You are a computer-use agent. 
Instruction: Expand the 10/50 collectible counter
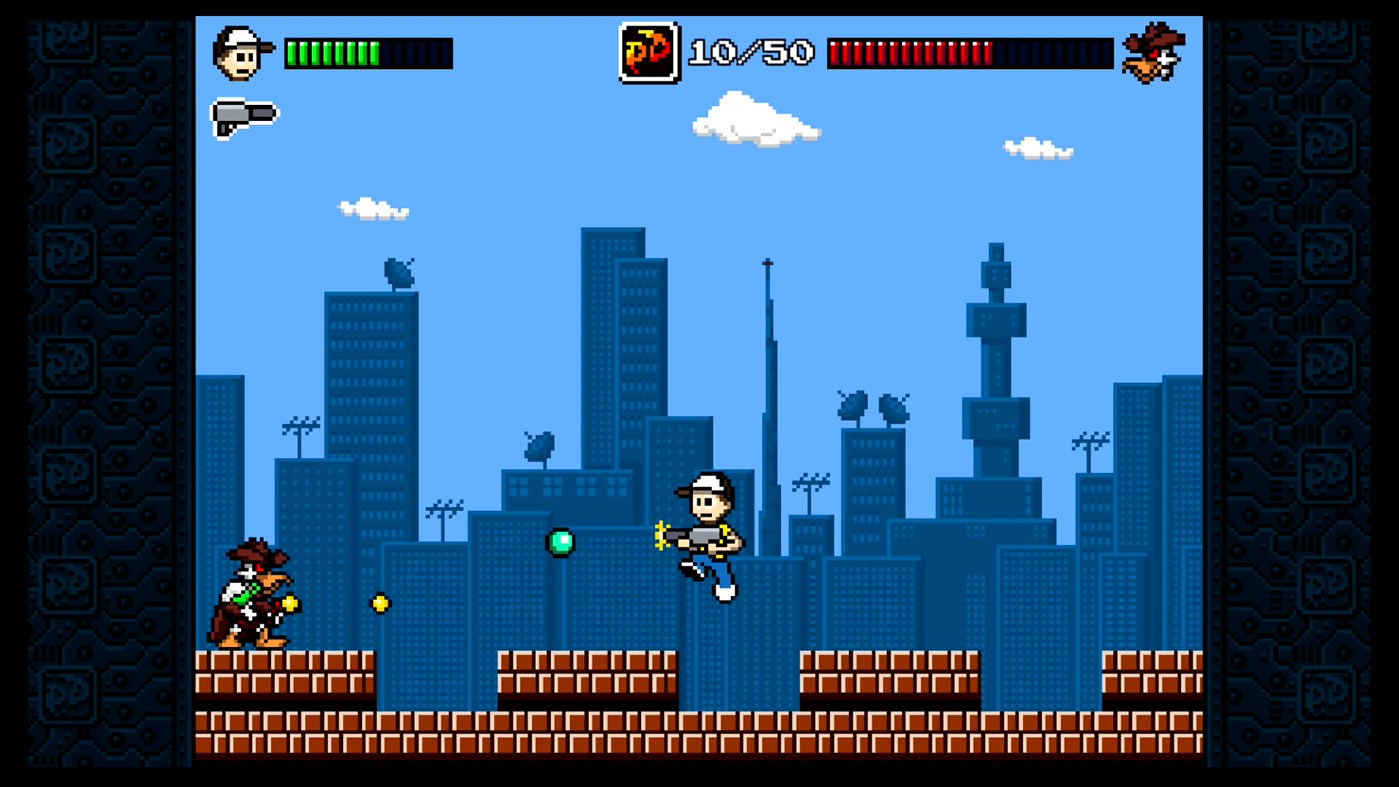(748, 53)
